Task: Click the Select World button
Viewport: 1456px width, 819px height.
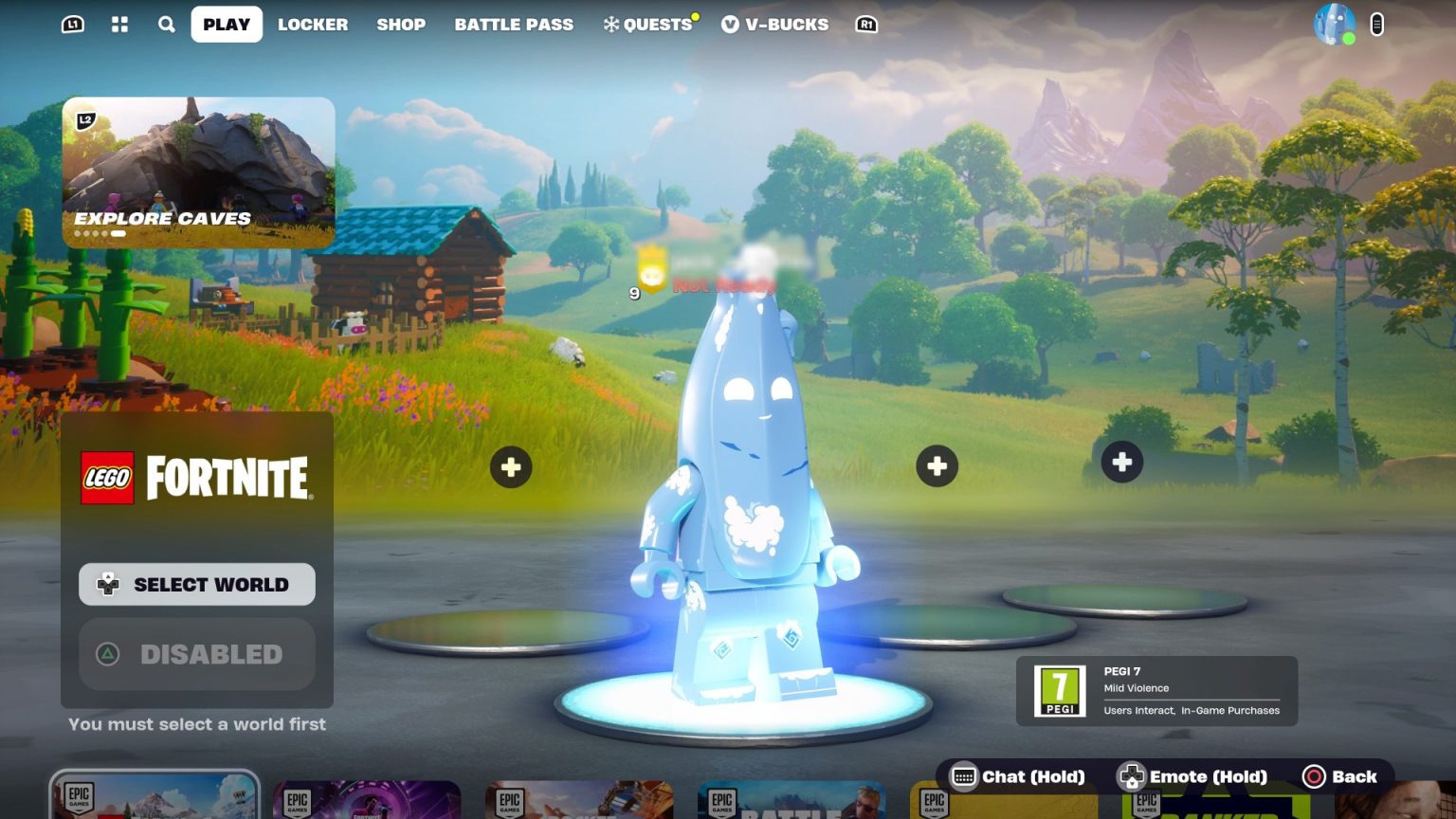Action: click(x=196, y=584)
